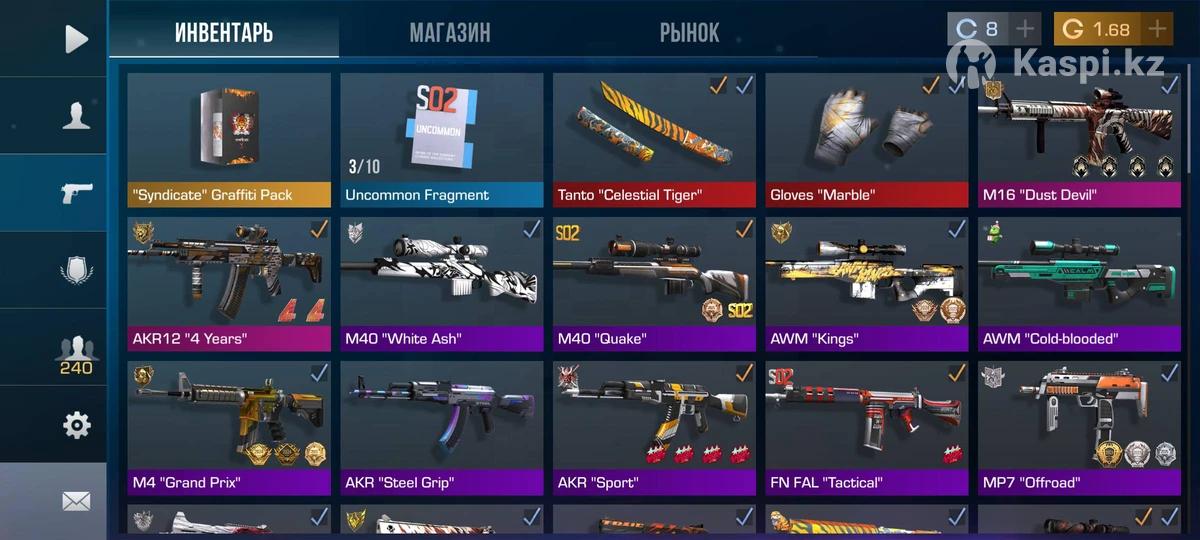The height and width of the screenshot is (540, 1200).
Task: Add gold with the plus button
Action: (1158, 29)
